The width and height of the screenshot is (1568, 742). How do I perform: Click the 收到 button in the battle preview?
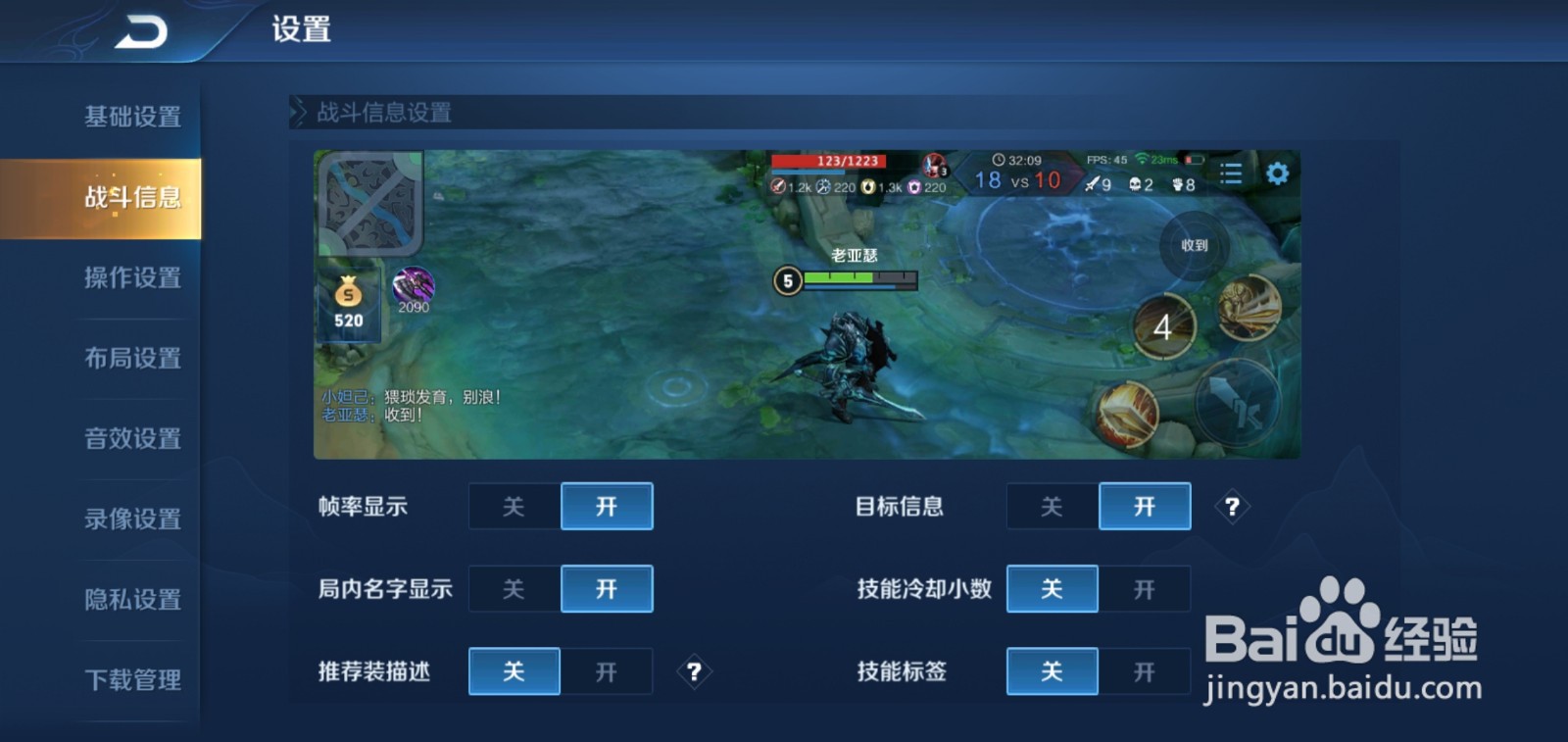1194,246
